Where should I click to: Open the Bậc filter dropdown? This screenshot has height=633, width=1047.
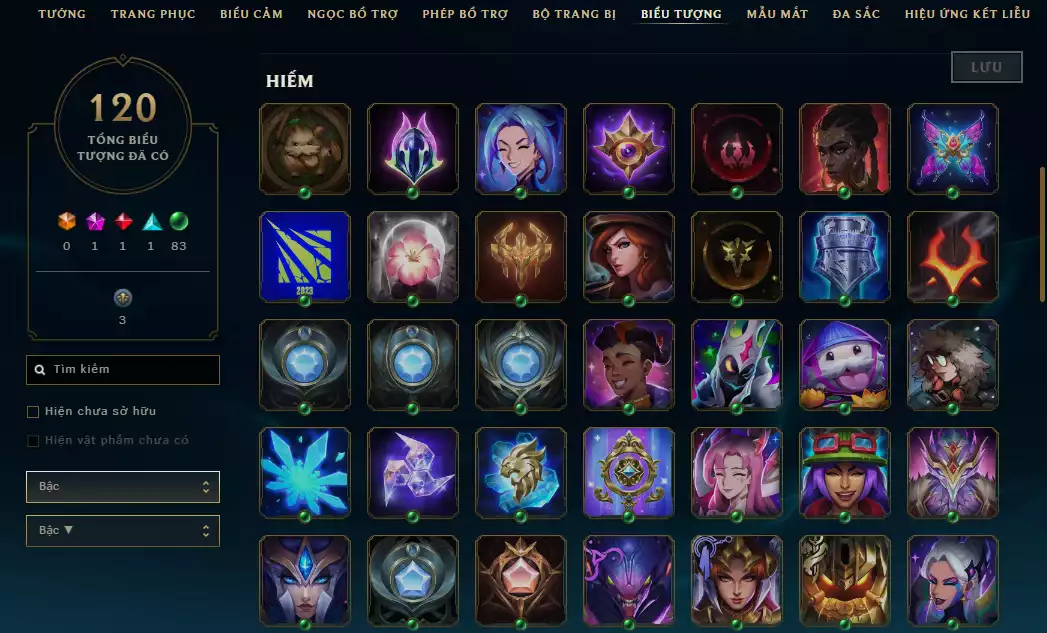122,487
